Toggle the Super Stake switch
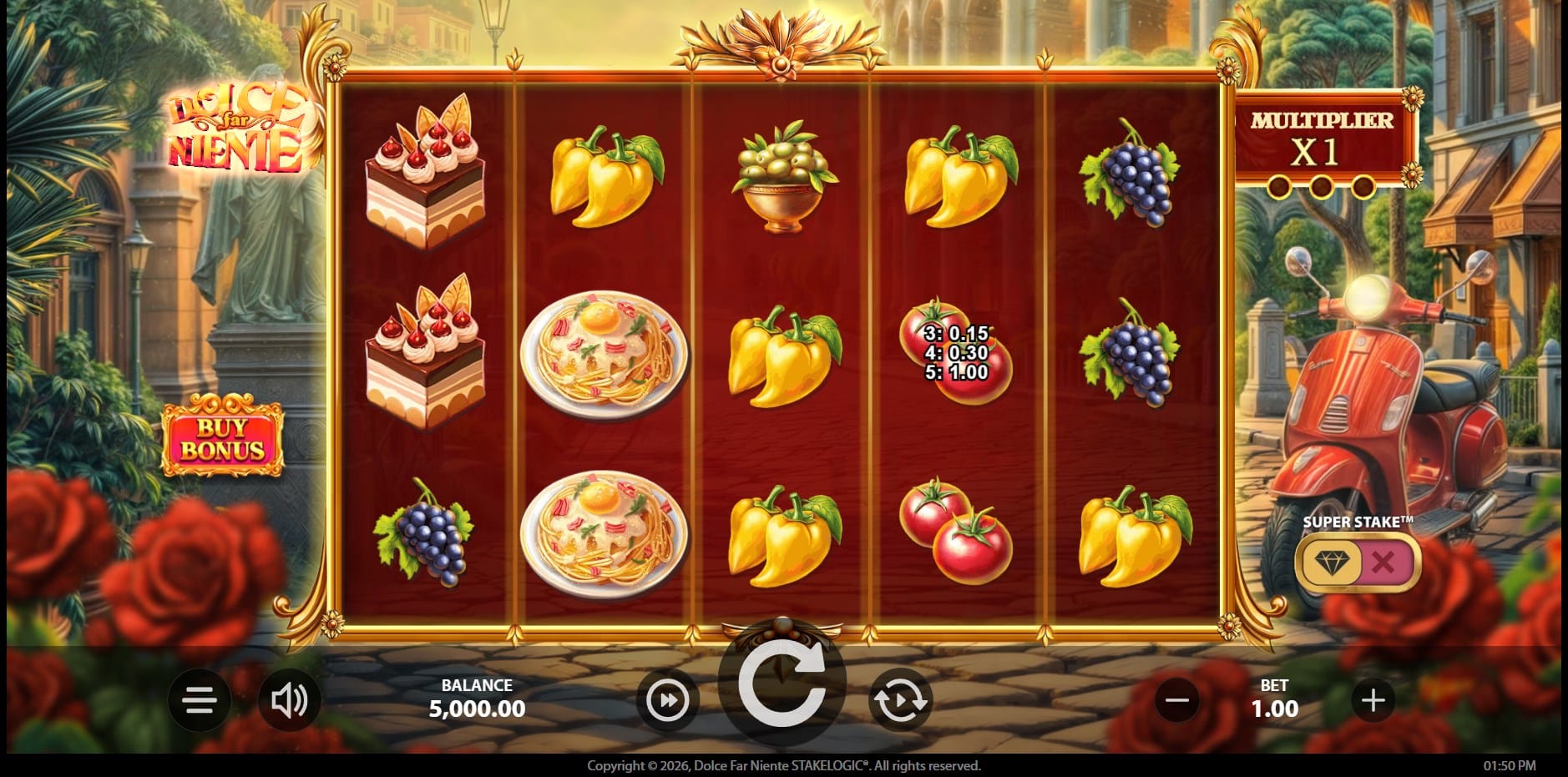This screenshot has width=1568, height=777. (x=1358, y=562)
